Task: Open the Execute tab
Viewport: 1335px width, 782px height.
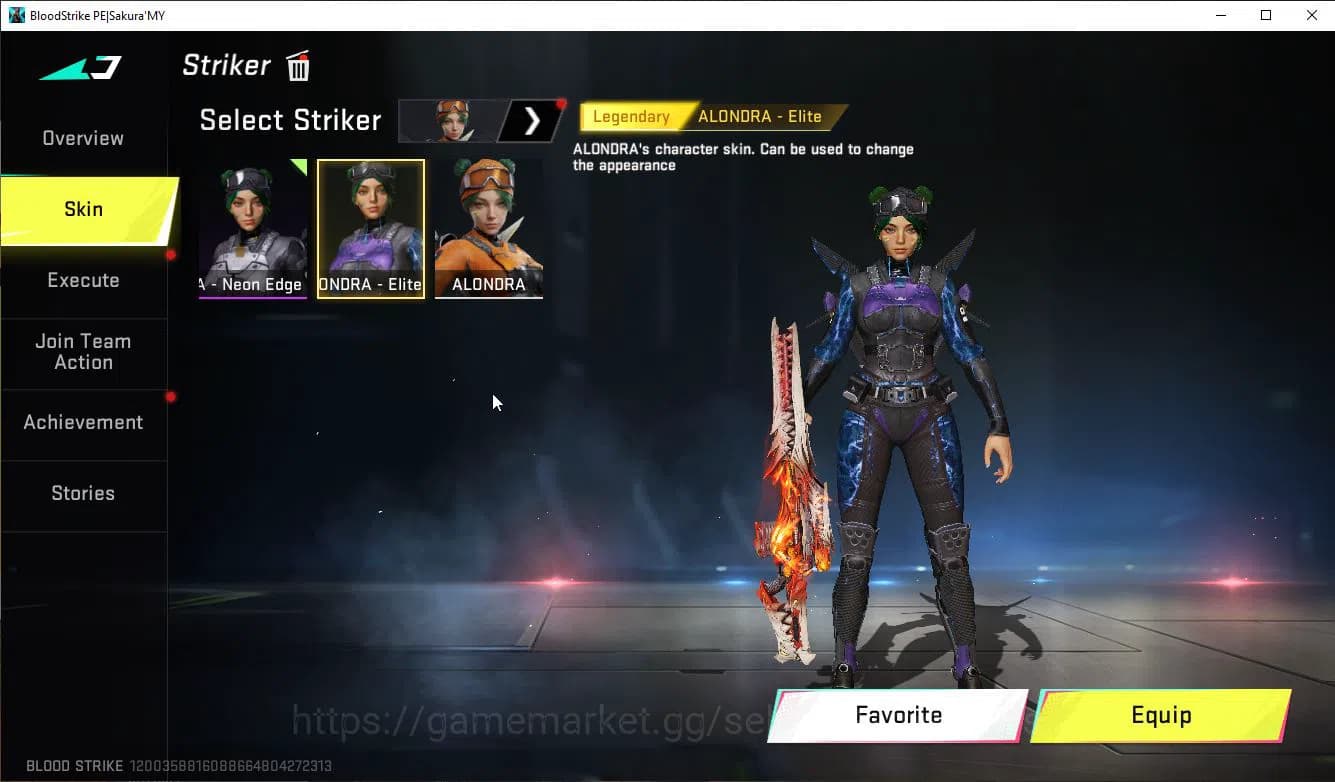Action: coord(83,280)
